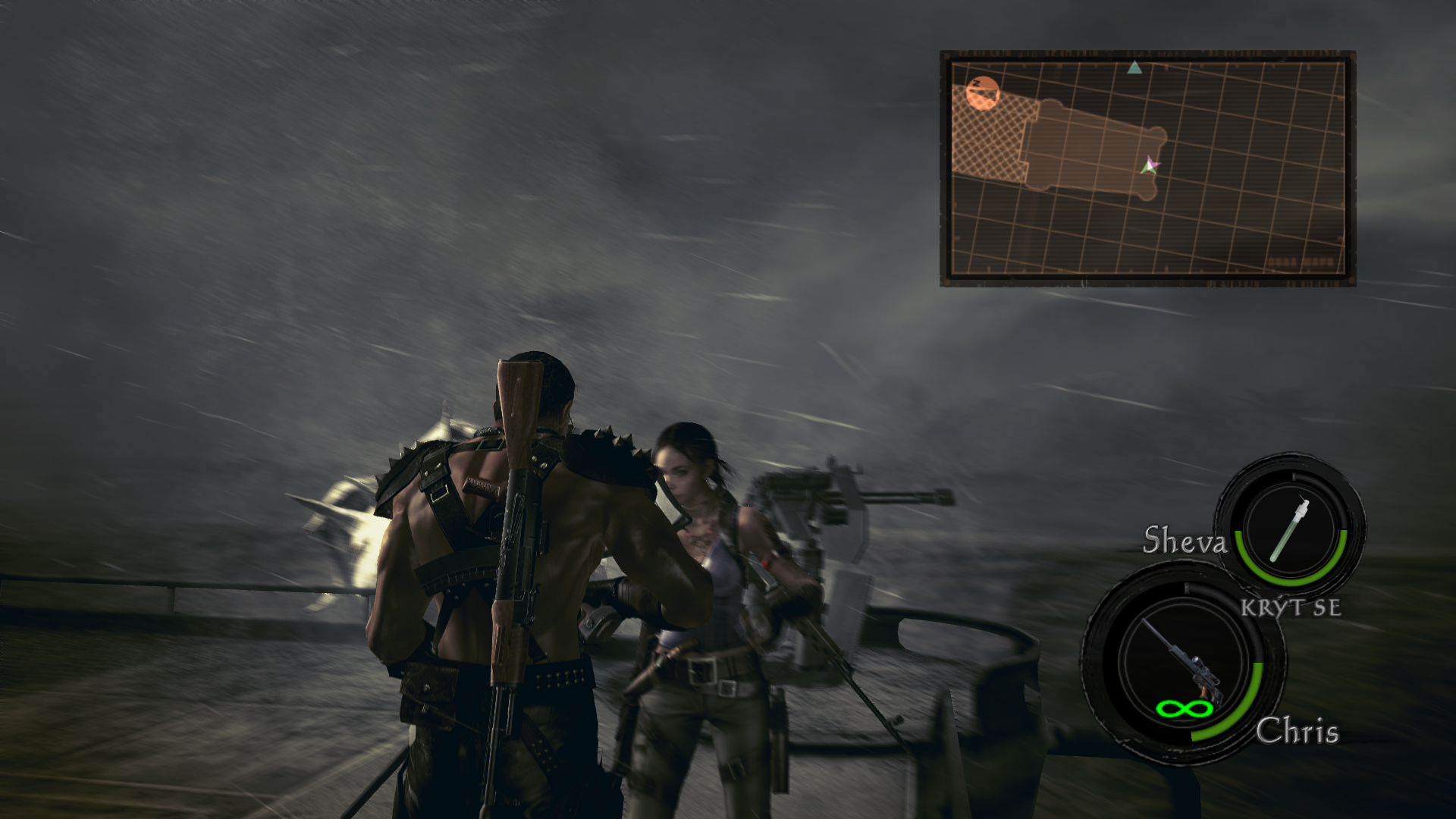
Task: Click the player position arrow on minimap
Action: (1150, 165)
